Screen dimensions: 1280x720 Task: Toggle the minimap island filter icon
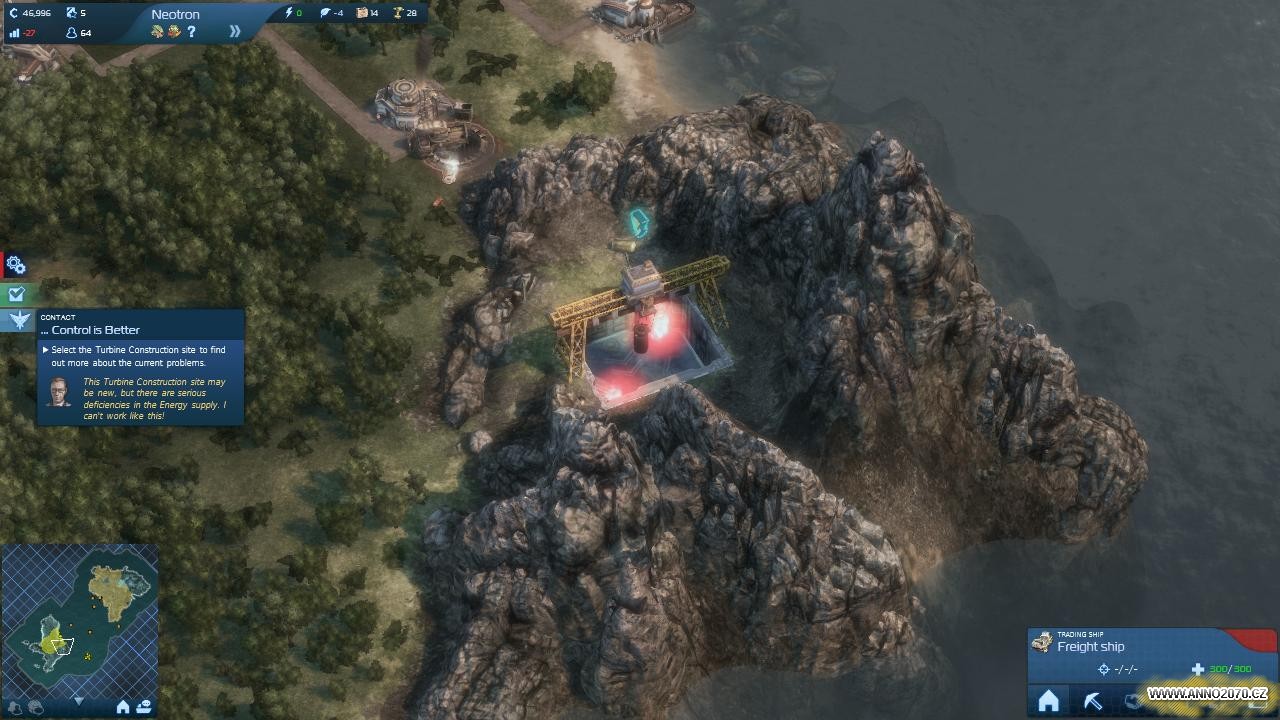(14, 707)
